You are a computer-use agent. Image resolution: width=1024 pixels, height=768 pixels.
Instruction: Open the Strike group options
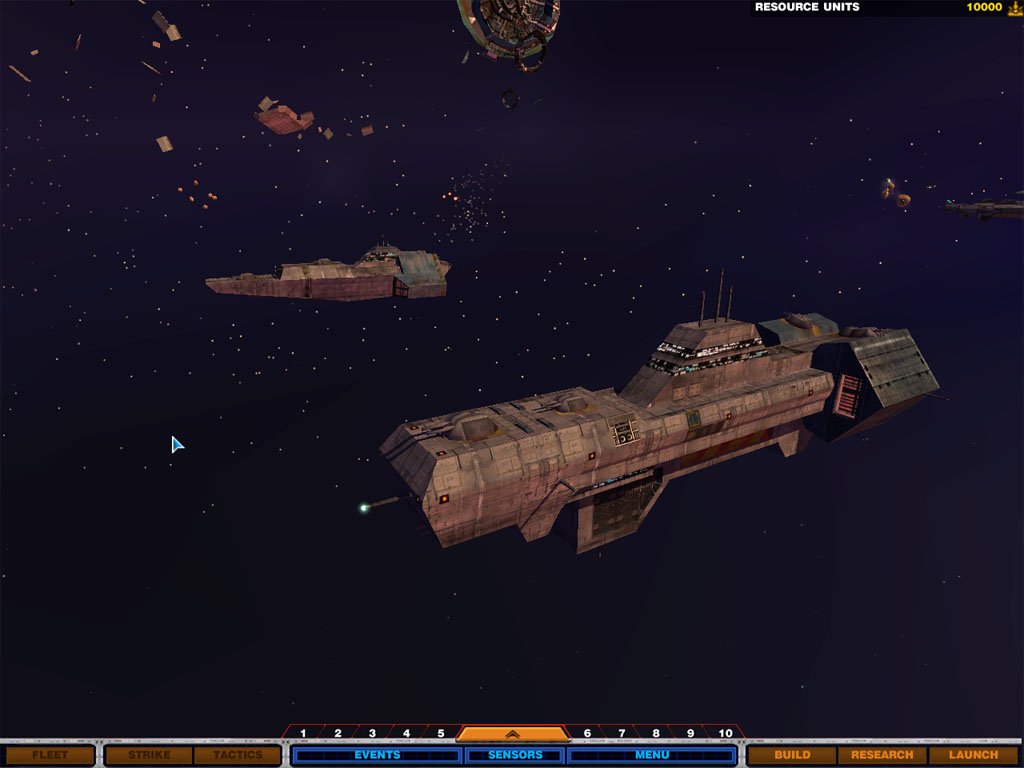click(149, 755)
